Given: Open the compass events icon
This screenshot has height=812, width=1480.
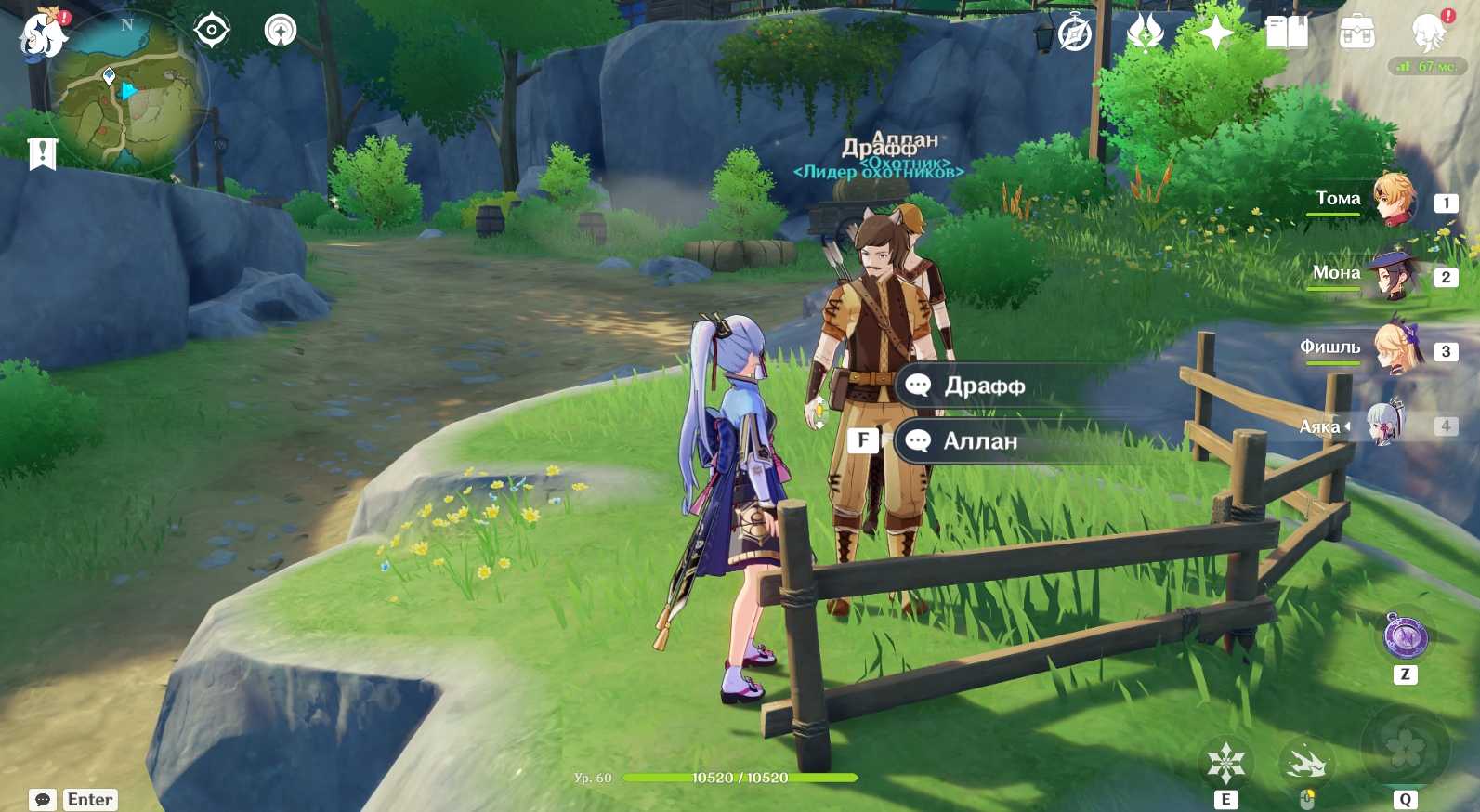Looking at the screenshot, I should click(1075, 34).
